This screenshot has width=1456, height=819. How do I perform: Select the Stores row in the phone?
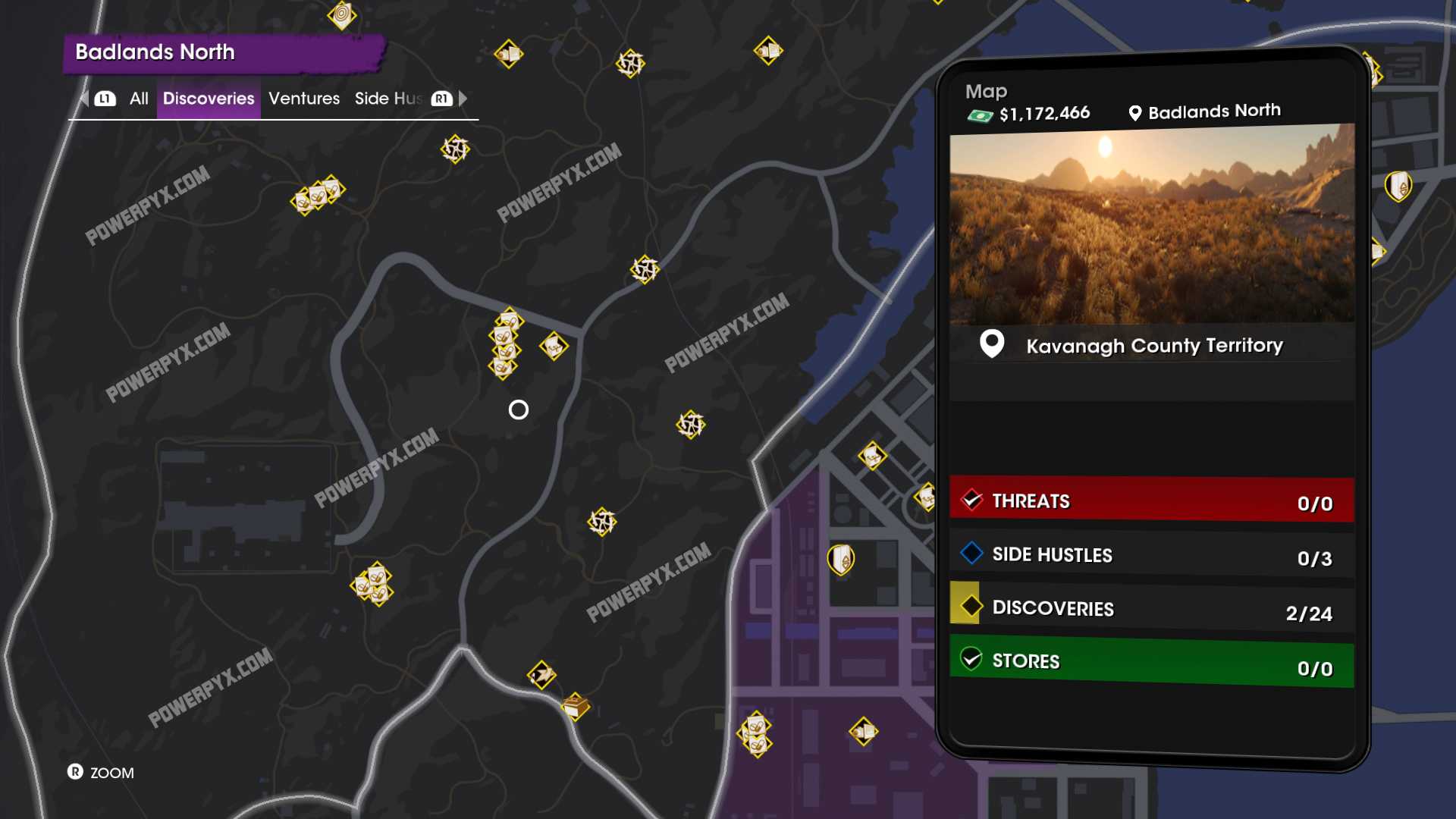coord(1151,663)
